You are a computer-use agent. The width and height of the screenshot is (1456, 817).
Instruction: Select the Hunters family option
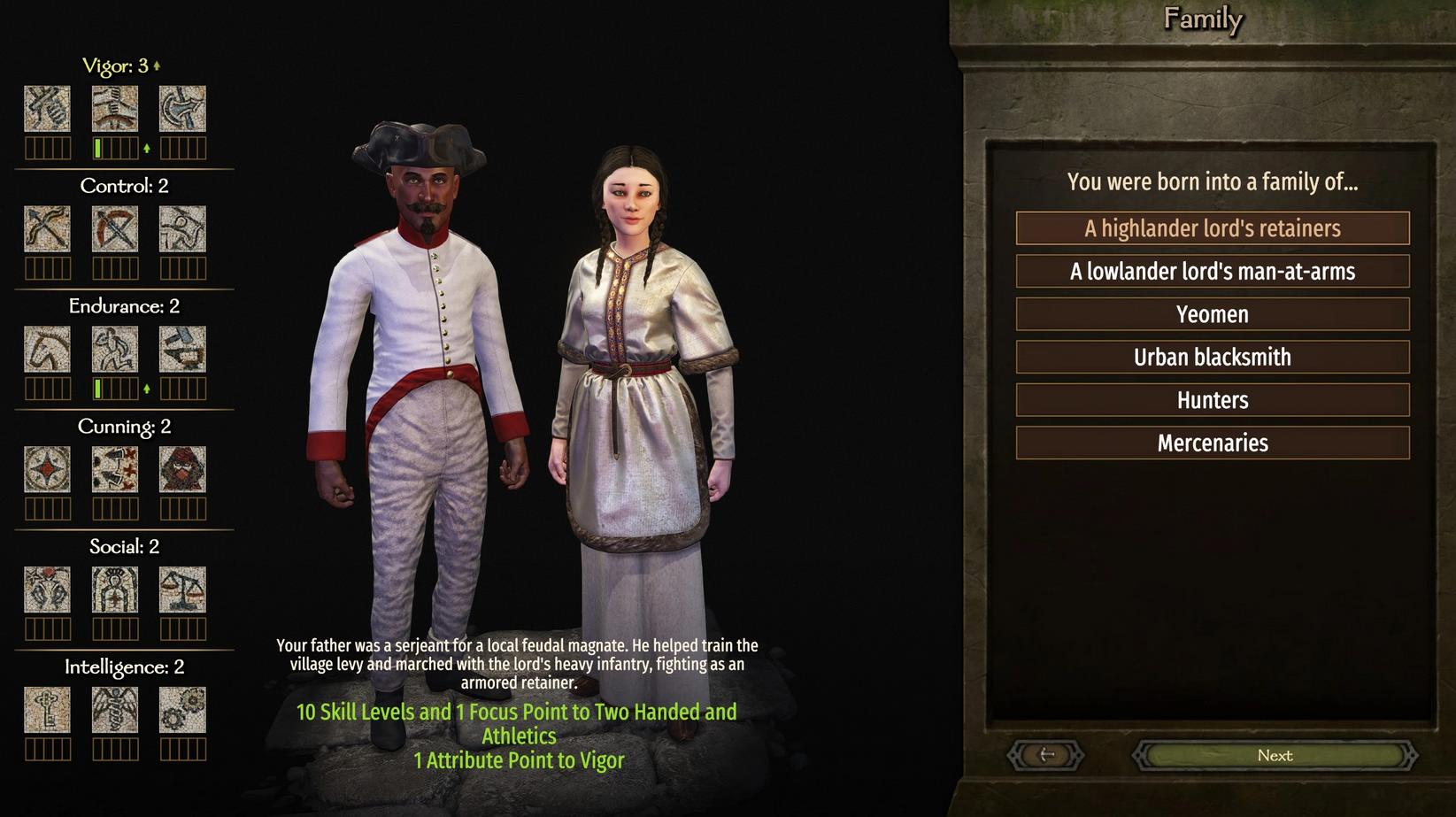(1212, 400)
